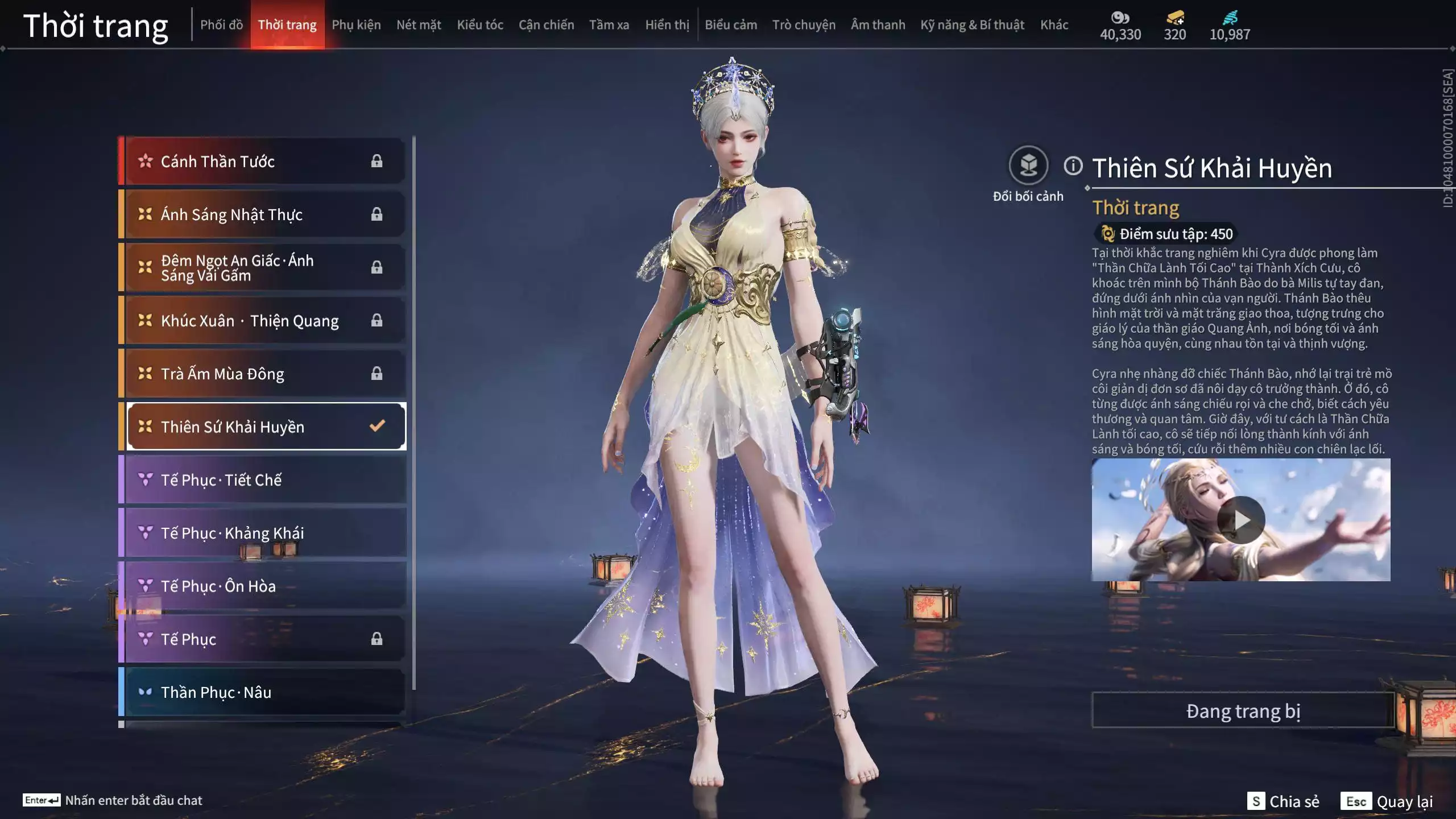Image resolution: width=1456 pixels, height=819 pixels.
Task: Open the Chia sẻ share option
Action: point(1283,801)
